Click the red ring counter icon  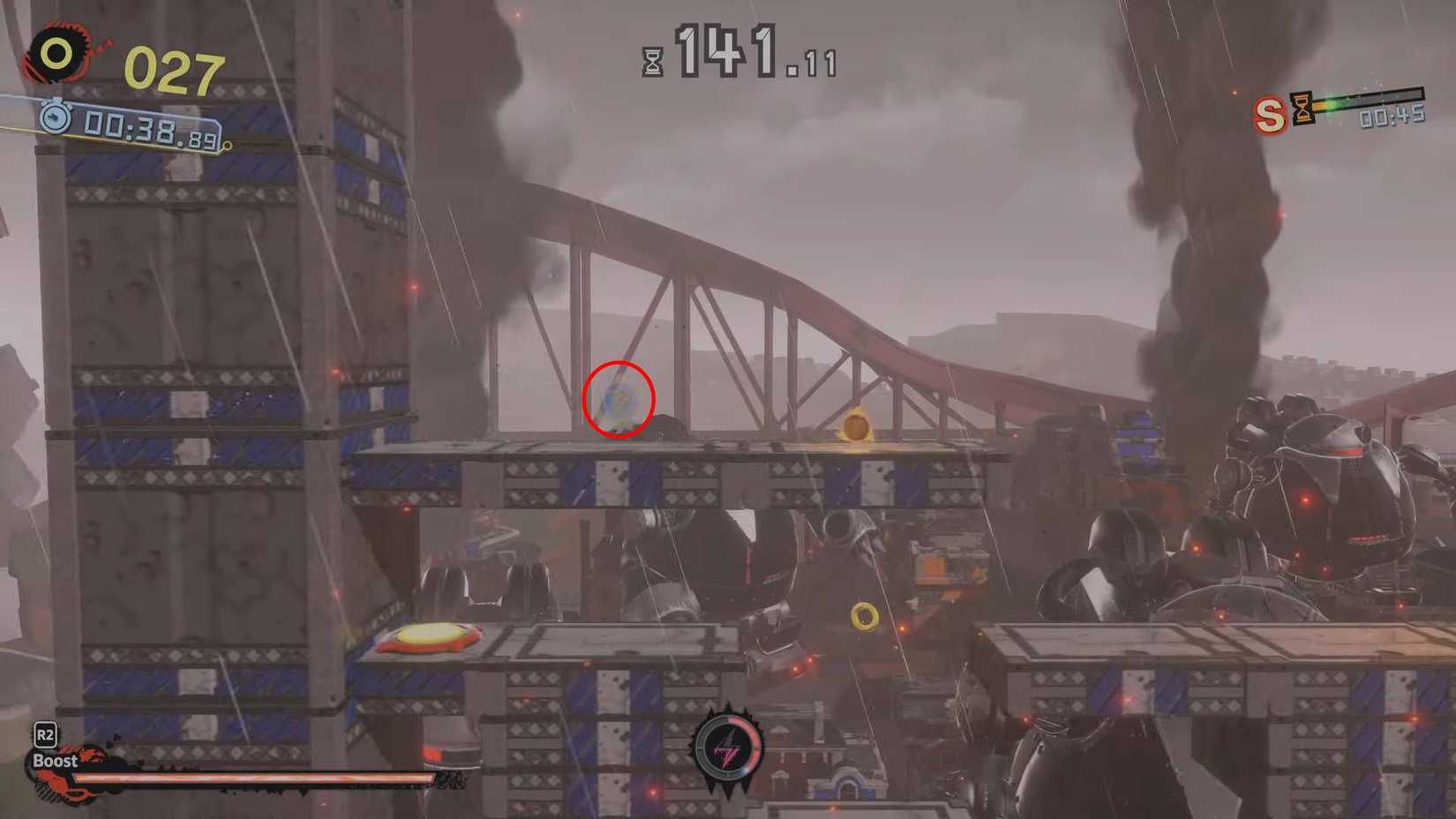(x=55, y=49)
